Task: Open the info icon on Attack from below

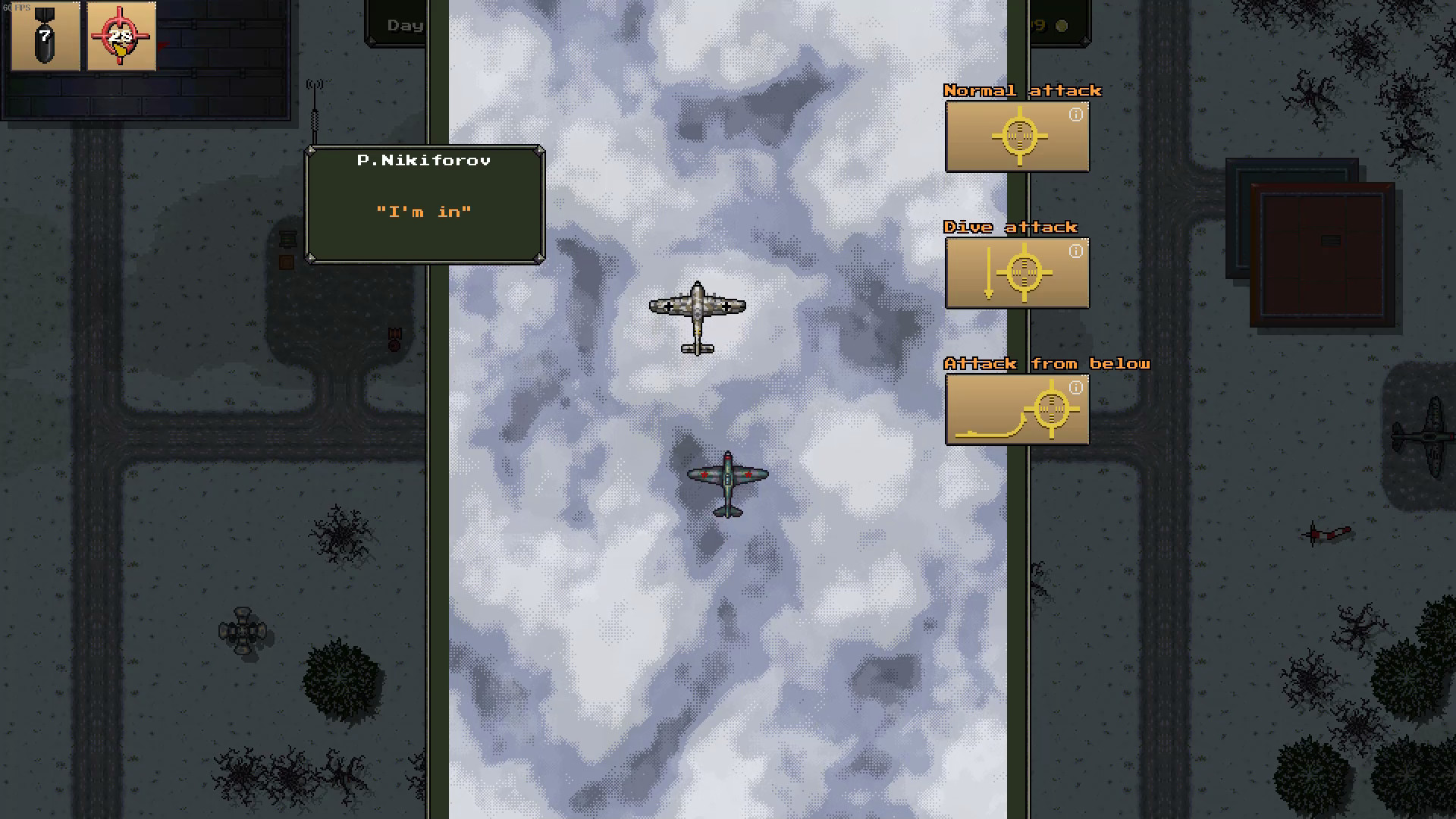Action: tap(1075, 388)
